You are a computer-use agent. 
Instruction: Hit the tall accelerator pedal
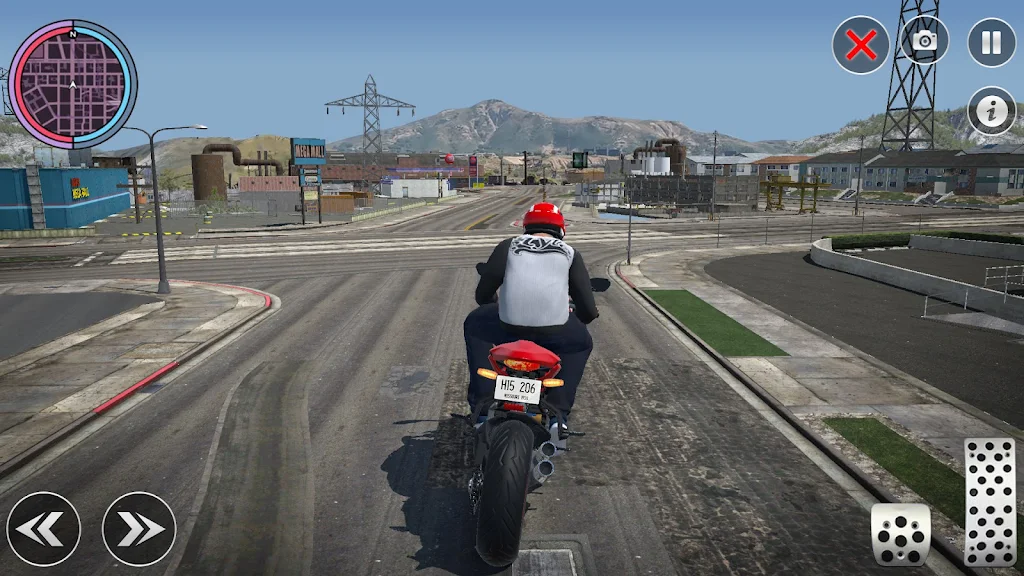coord(989,502)
